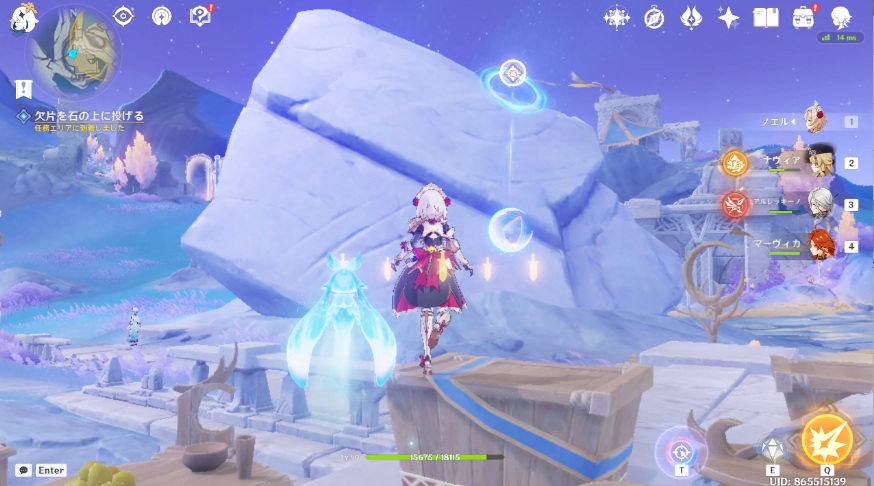
Task: Select the tracked quest objective 欠片を石の上に投げる
Action: tap(88, 116)
